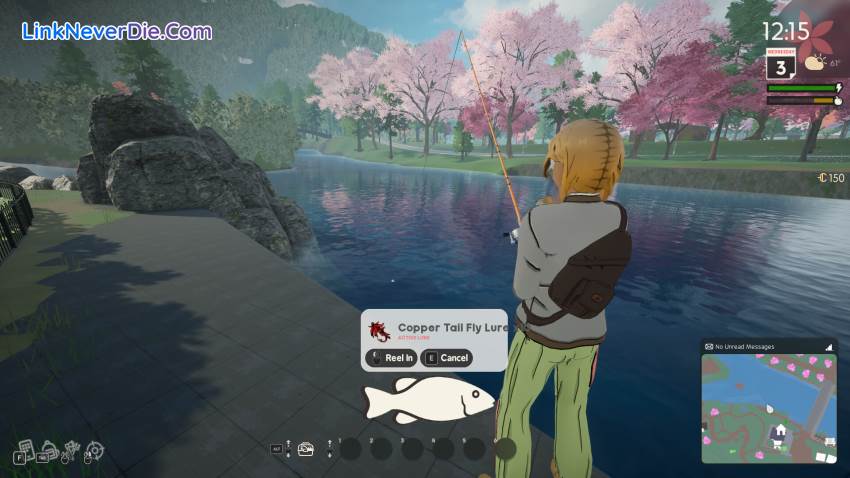Check the No Unread Messages inbox
850x478 pixels.
coord(745,346)
